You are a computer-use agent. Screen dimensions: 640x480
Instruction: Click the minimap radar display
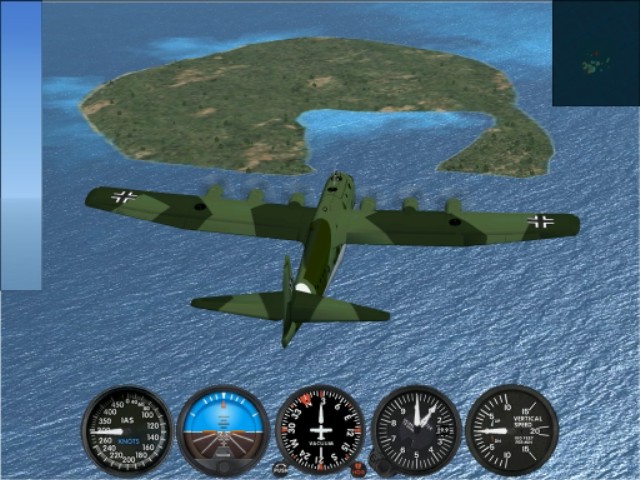point(596,52)
